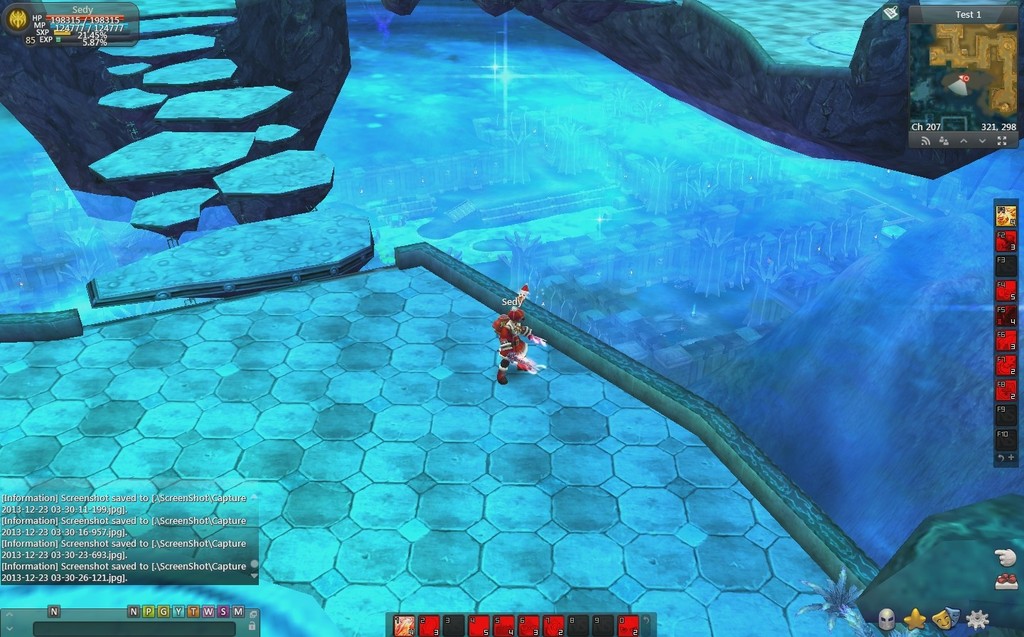
Task: Open the helmet character menu icon
Action: [x=887, y=620]
